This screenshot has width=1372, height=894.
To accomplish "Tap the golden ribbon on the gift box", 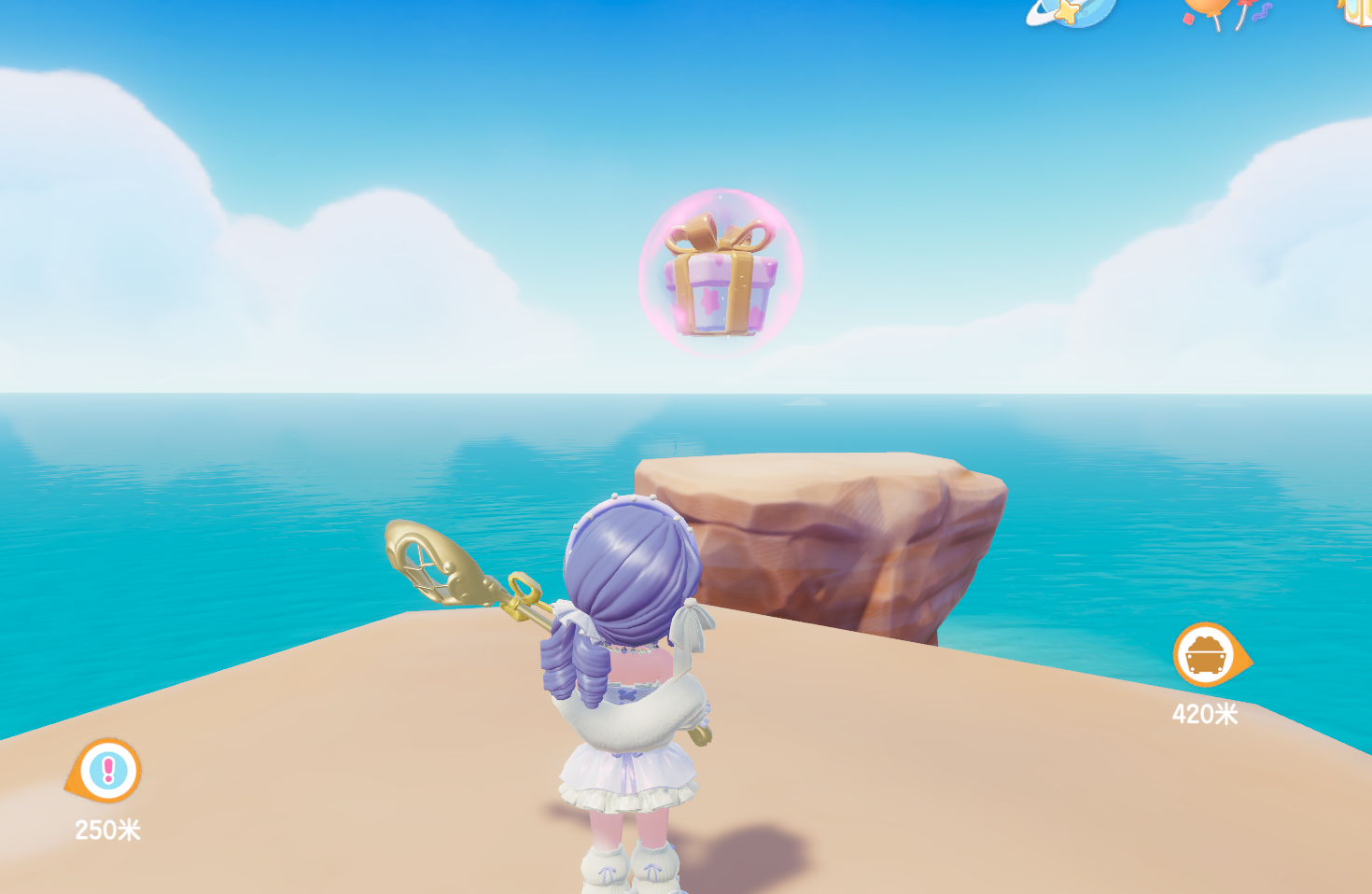I will click(x=717, y=233).
